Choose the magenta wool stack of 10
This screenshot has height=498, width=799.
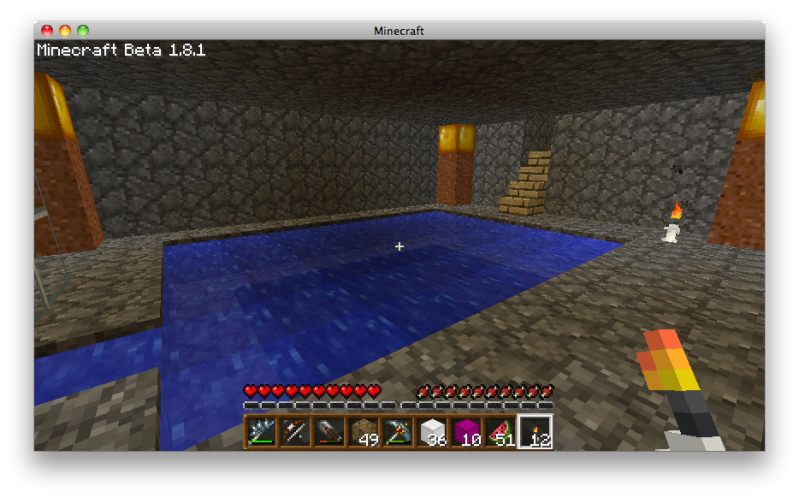(x=467, y=432)
